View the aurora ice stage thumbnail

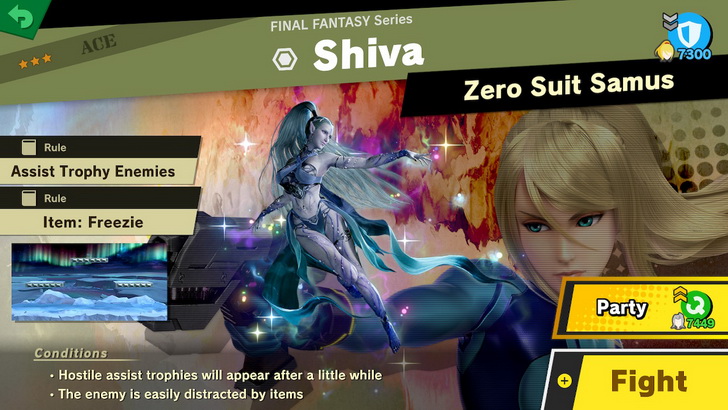[89, 284]
